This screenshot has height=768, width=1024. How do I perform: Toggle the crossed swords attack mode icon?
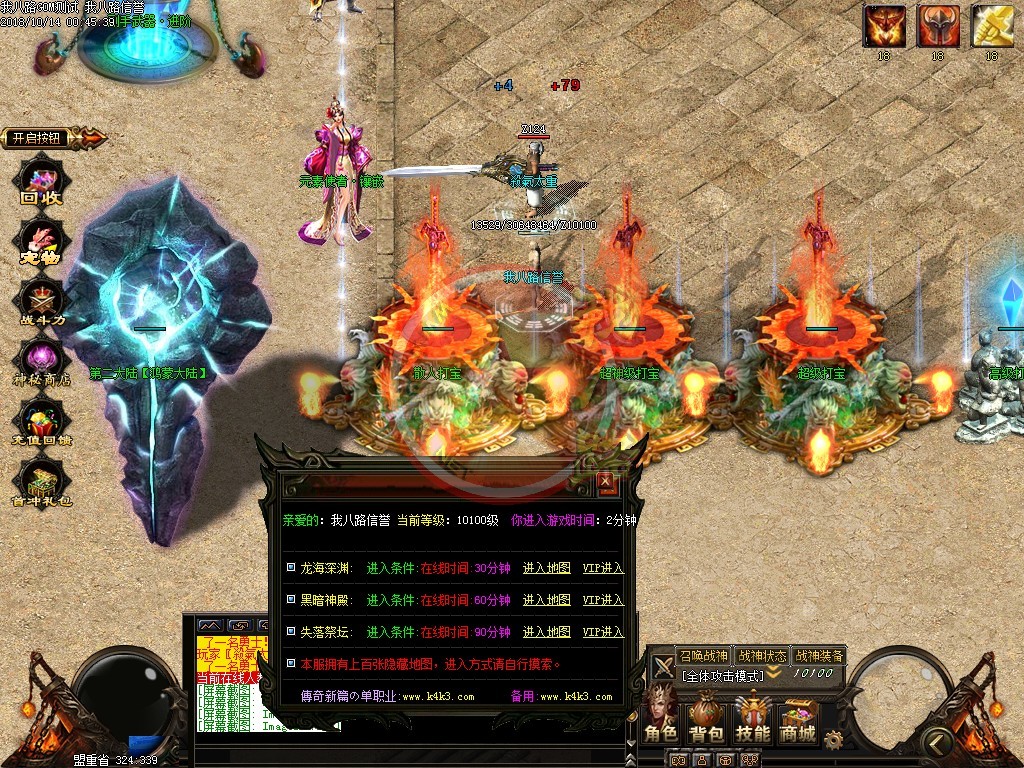[662, 667]
